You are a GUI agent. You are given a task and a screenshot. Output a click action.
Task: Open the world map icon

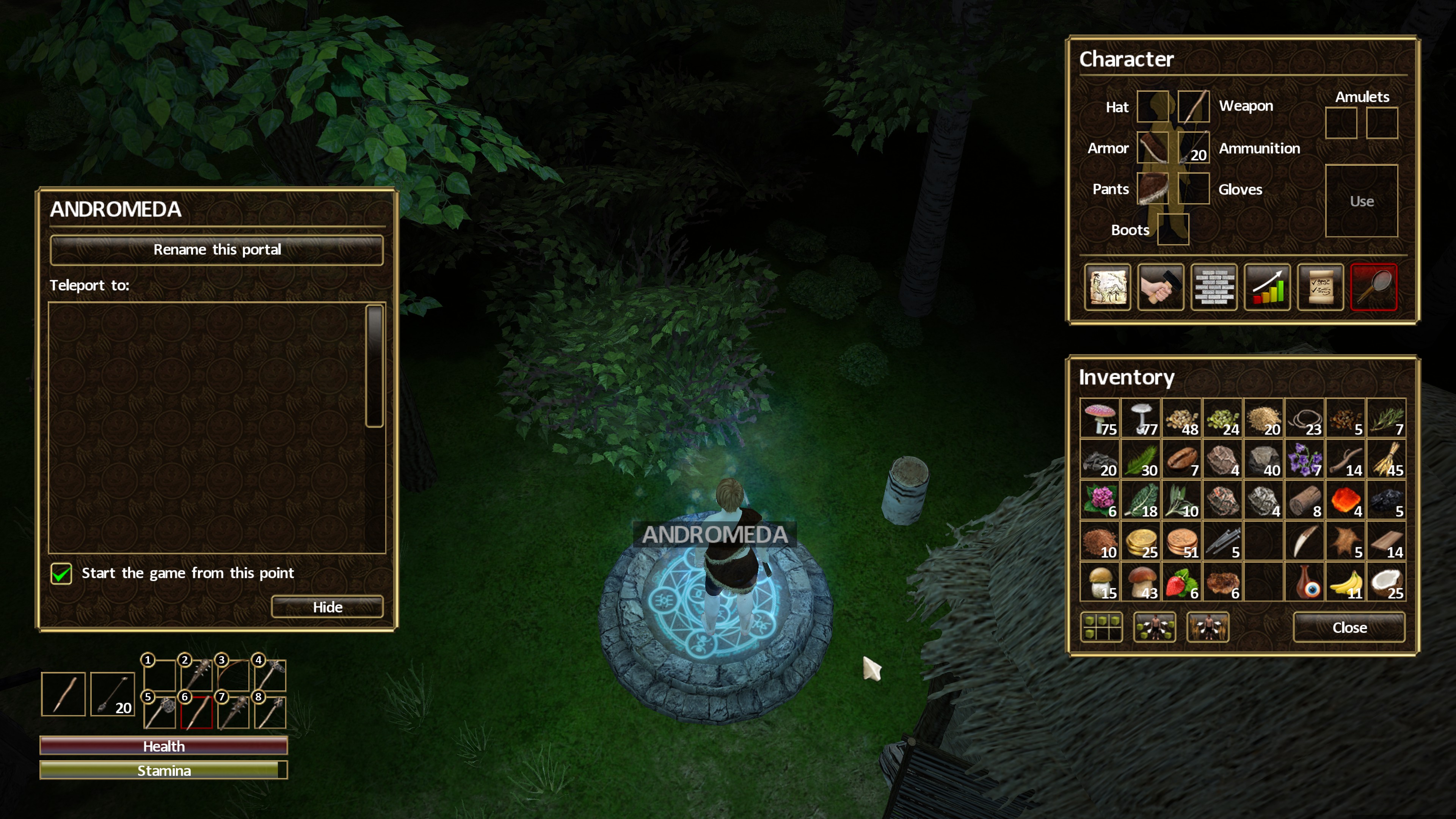coord(1107,287)
